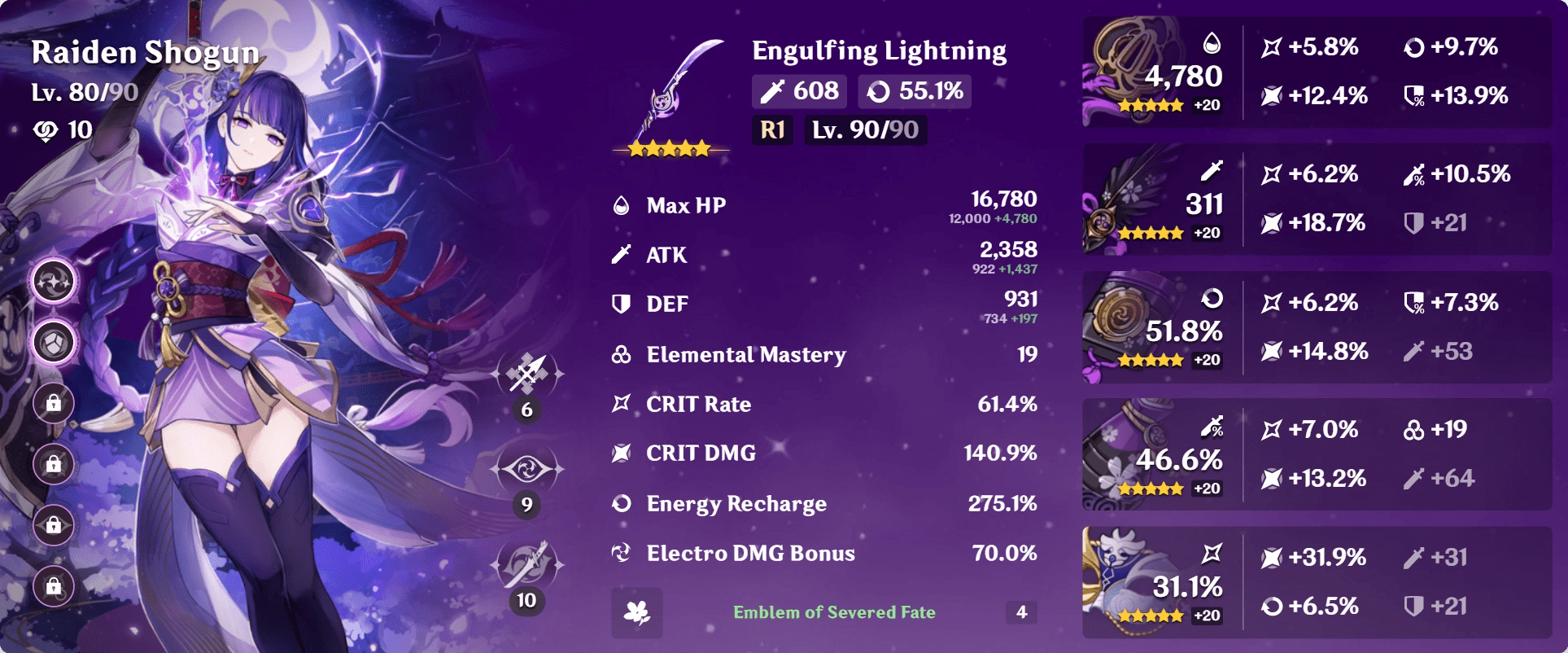Select the circlet with 31.1% CRIT Rate
This screenshot has width=1568, height=653.
click(x=1142, y=580)
